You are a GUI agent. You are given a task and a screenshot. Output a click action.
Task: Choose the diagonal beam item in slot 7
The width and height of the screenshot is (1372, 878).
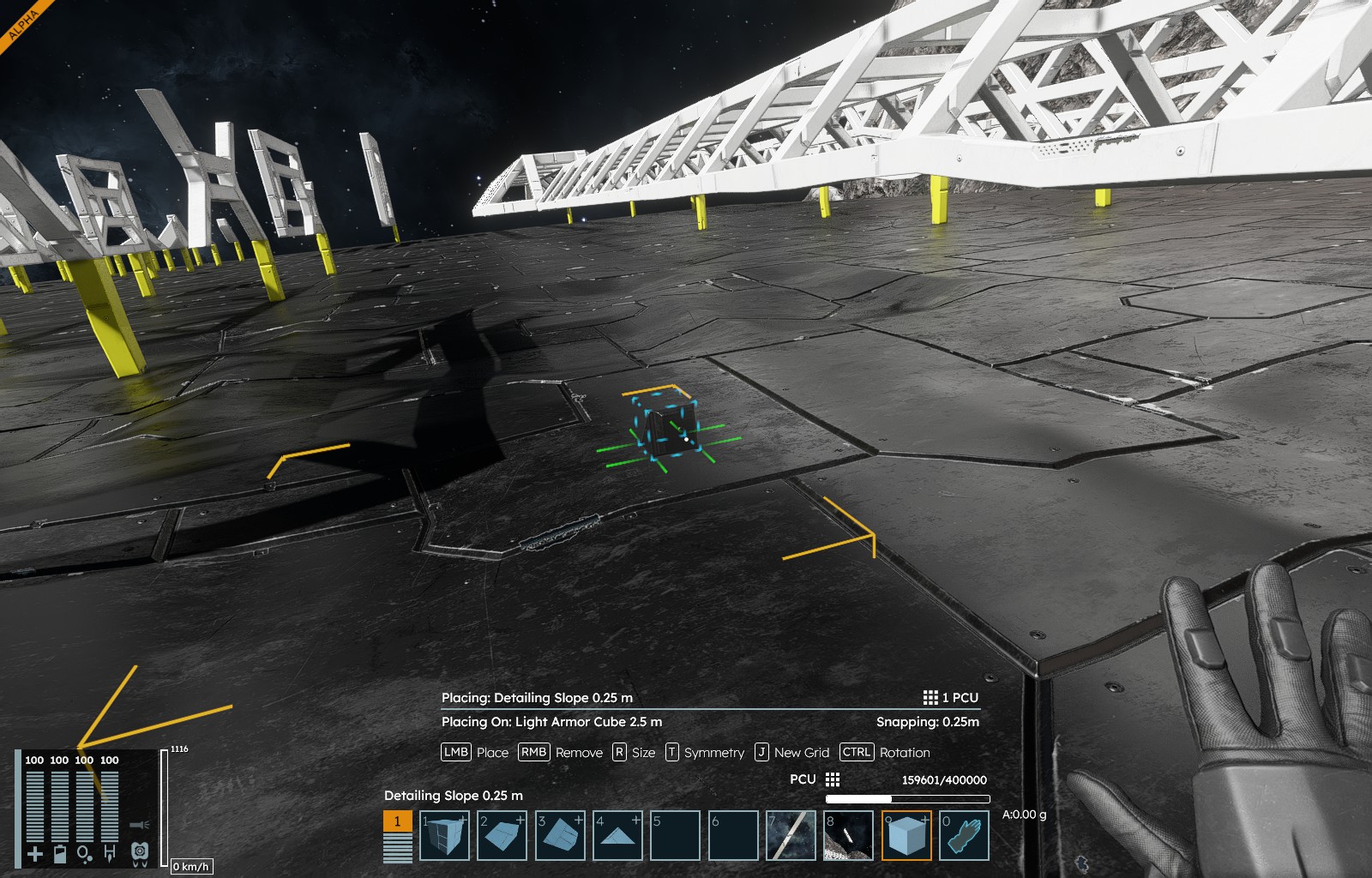click(x=791, y=836)
